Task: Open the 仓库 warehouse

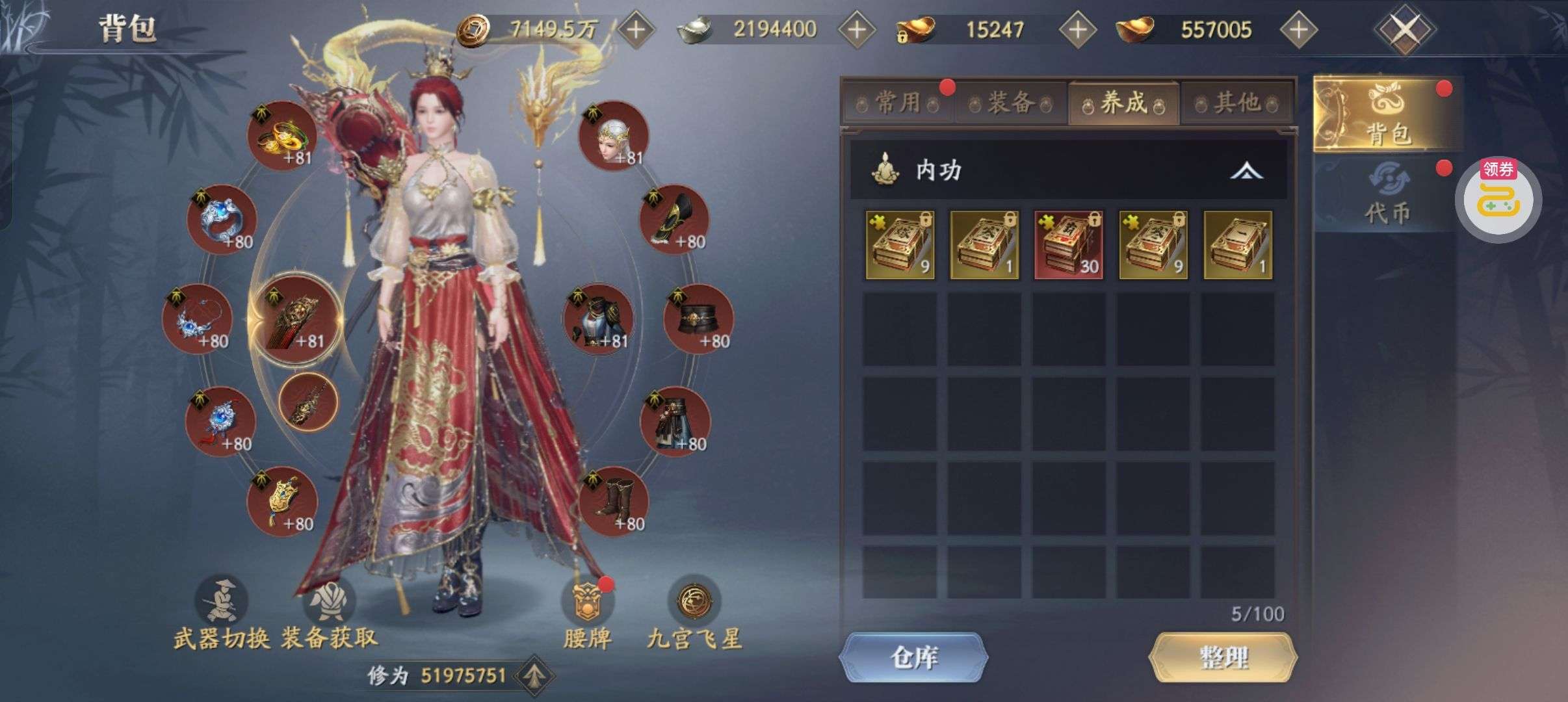Action: pyautogui.click(x=913, y=657)
